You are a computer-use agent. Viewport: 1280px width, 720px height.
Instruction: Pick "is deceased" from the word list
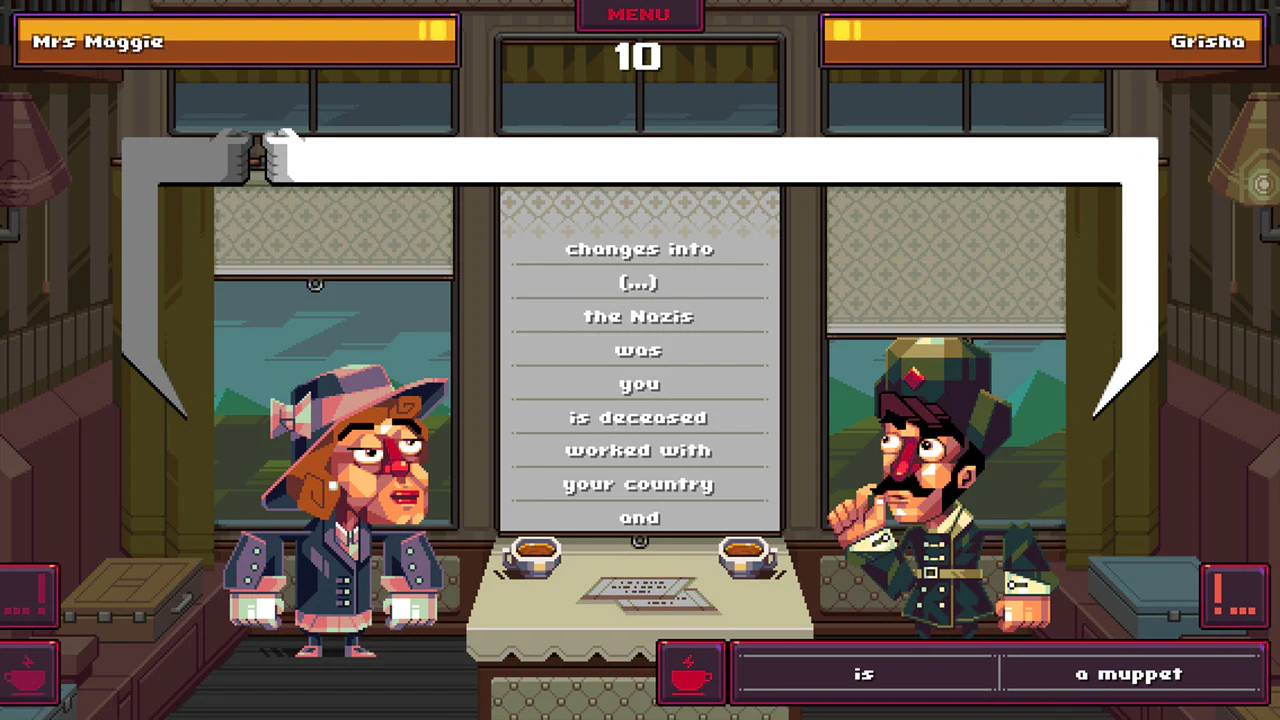click(x=639, y=417)
